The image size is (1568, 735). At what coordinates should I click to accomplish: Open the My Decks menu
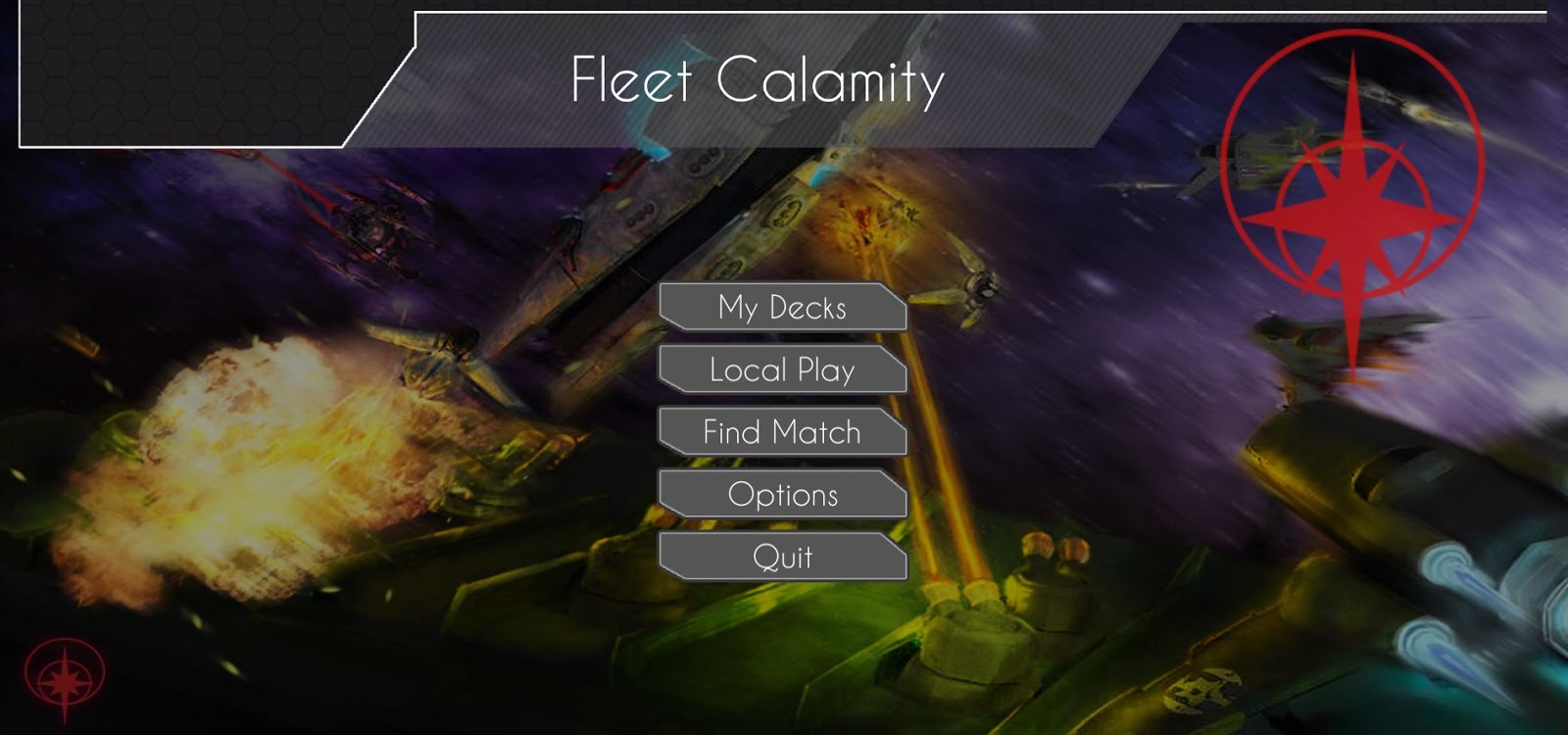[x=784, y=307]
